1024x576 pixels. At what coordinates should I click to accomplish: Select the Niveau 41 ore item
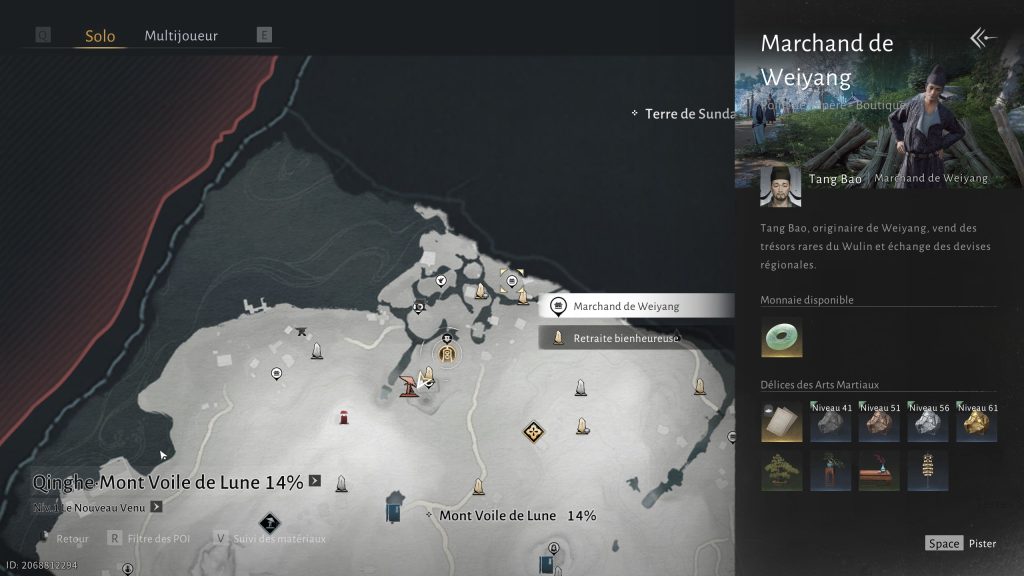point(830,422)
